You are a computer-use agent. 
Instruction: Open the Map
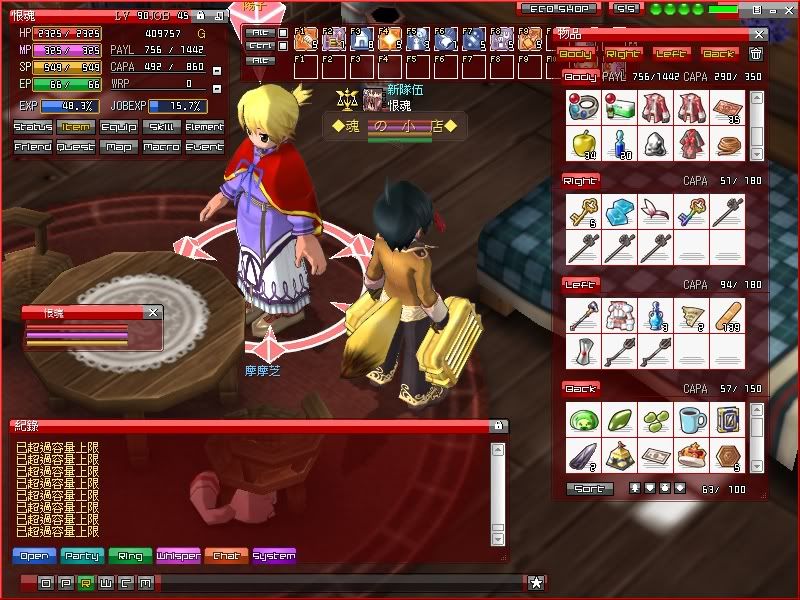[x=119, y=146]
